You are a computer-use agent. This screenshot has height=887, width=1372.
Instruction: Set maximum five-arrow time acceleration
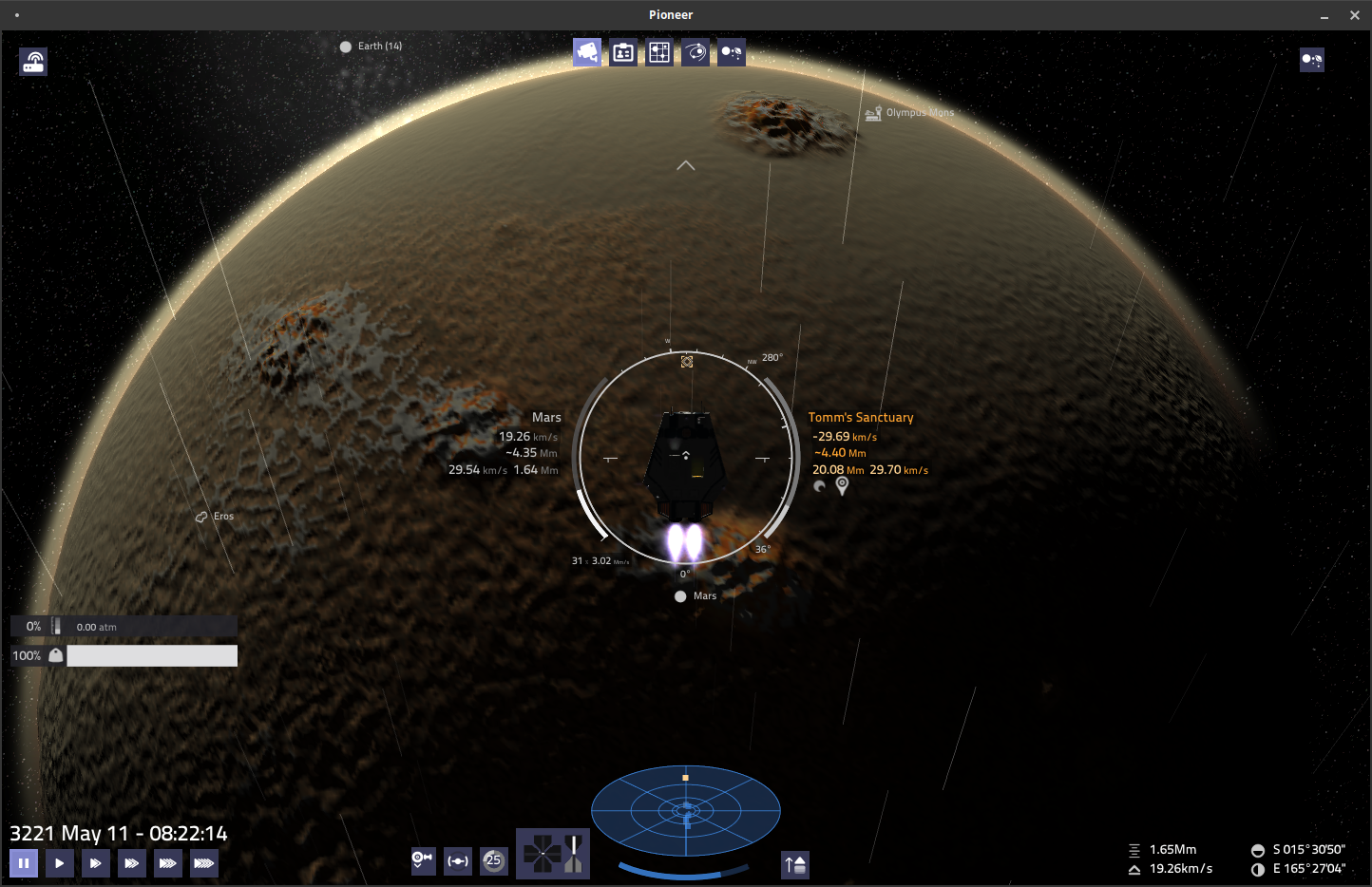[x=204, y=863]
